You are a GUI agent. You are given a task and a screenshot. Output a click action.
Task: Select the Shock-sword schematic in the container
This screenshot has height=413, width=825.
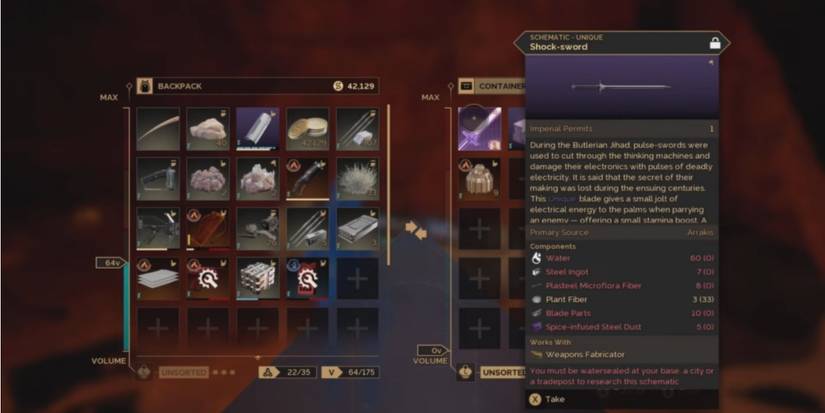[479, 128]
